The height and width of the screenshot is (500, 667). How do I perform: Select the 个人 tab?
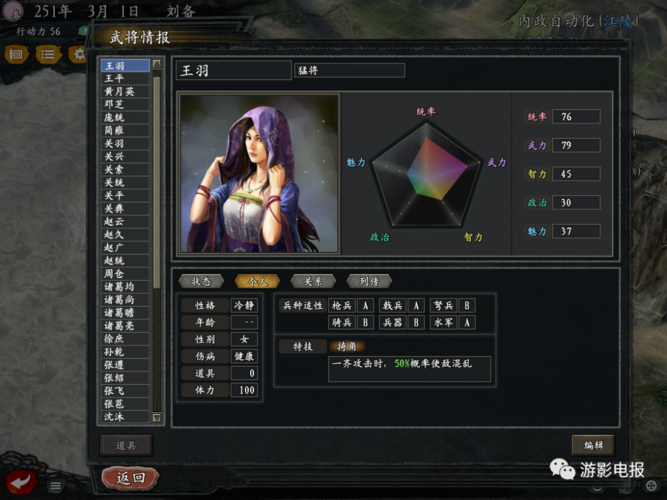point(256,281)
